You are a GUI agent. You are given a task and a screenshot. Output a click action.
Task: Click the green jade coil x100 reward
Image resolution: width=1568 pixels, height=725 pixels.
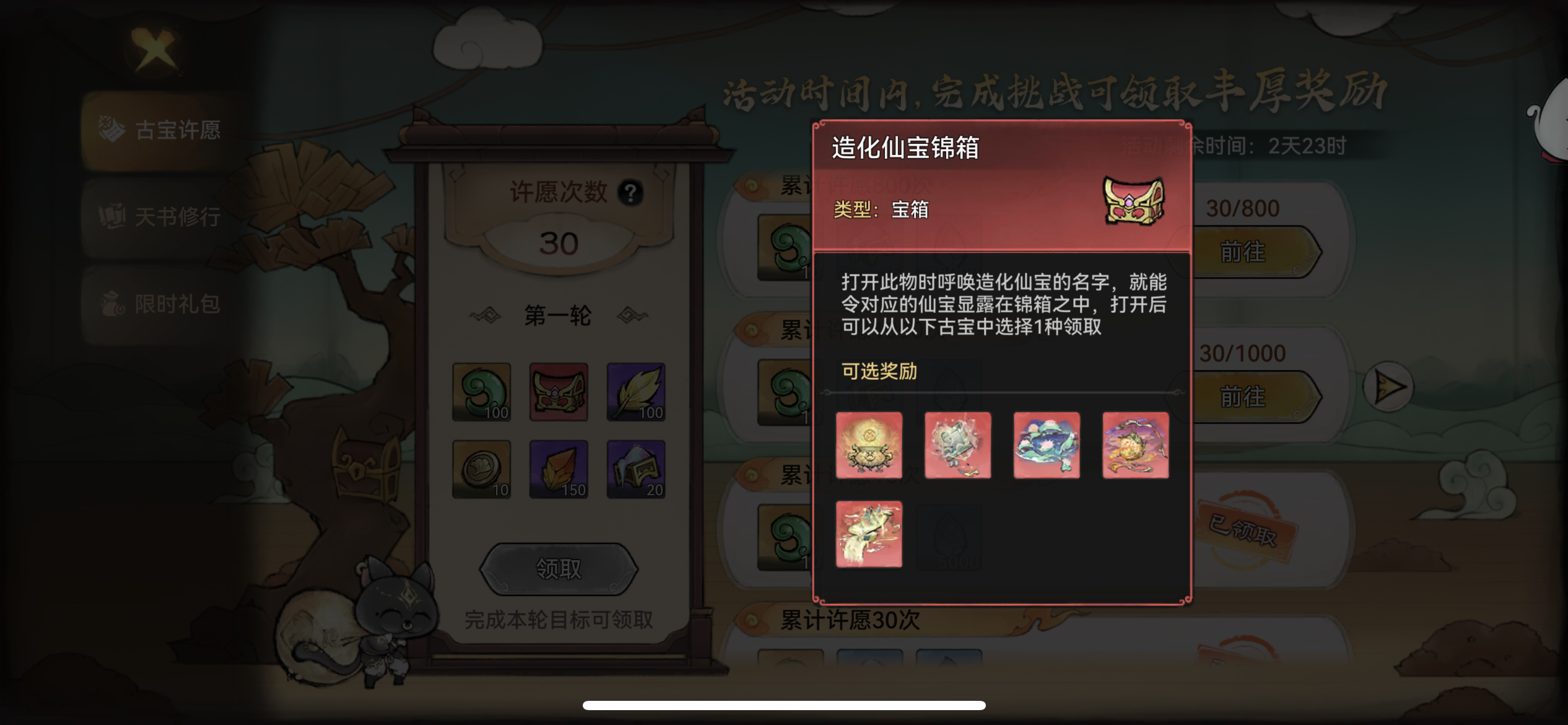tap(481, 392)
